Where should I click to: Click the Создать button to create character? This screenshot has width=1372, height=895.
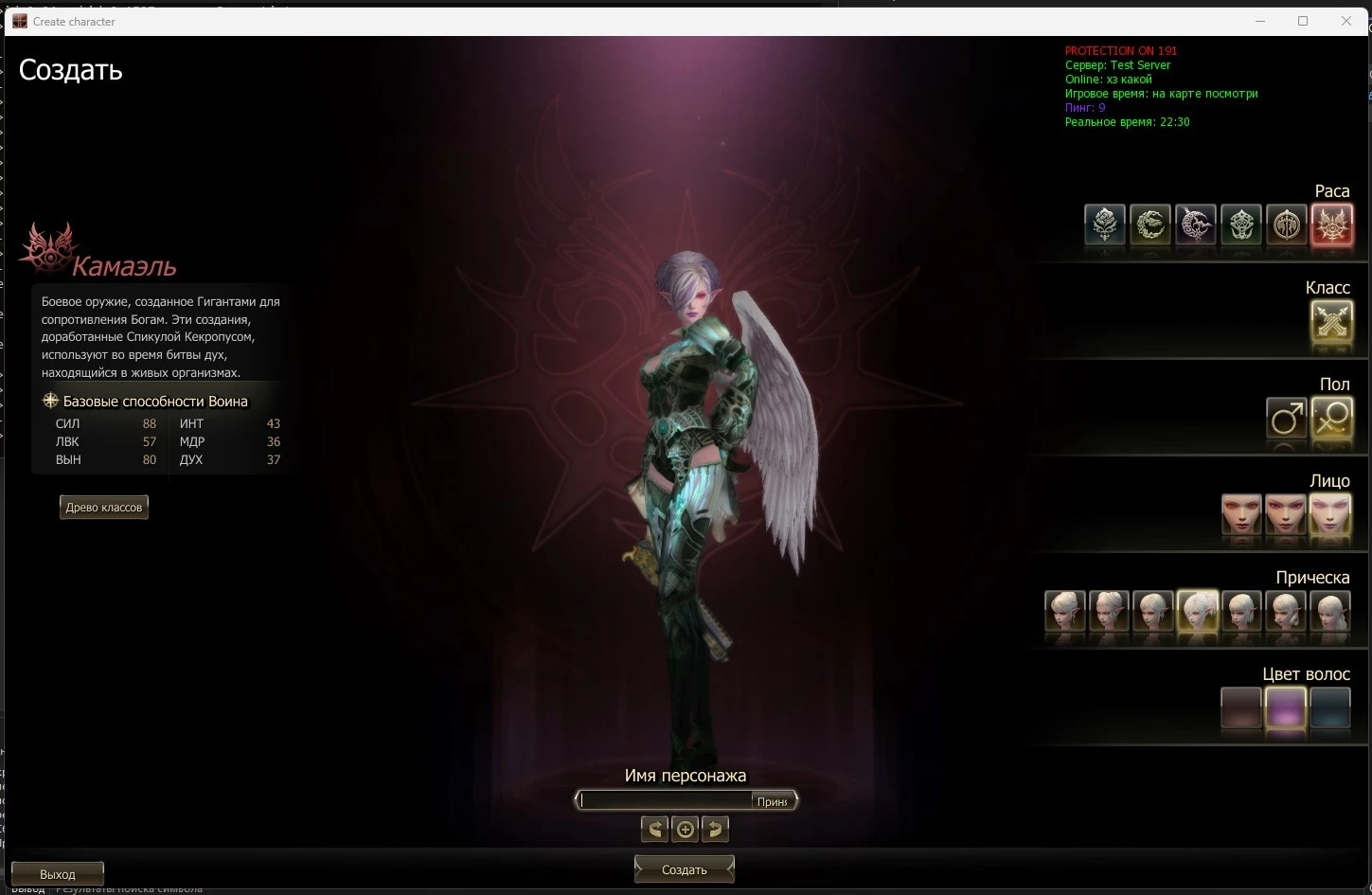pyautogui.click(x=684, y=869)
